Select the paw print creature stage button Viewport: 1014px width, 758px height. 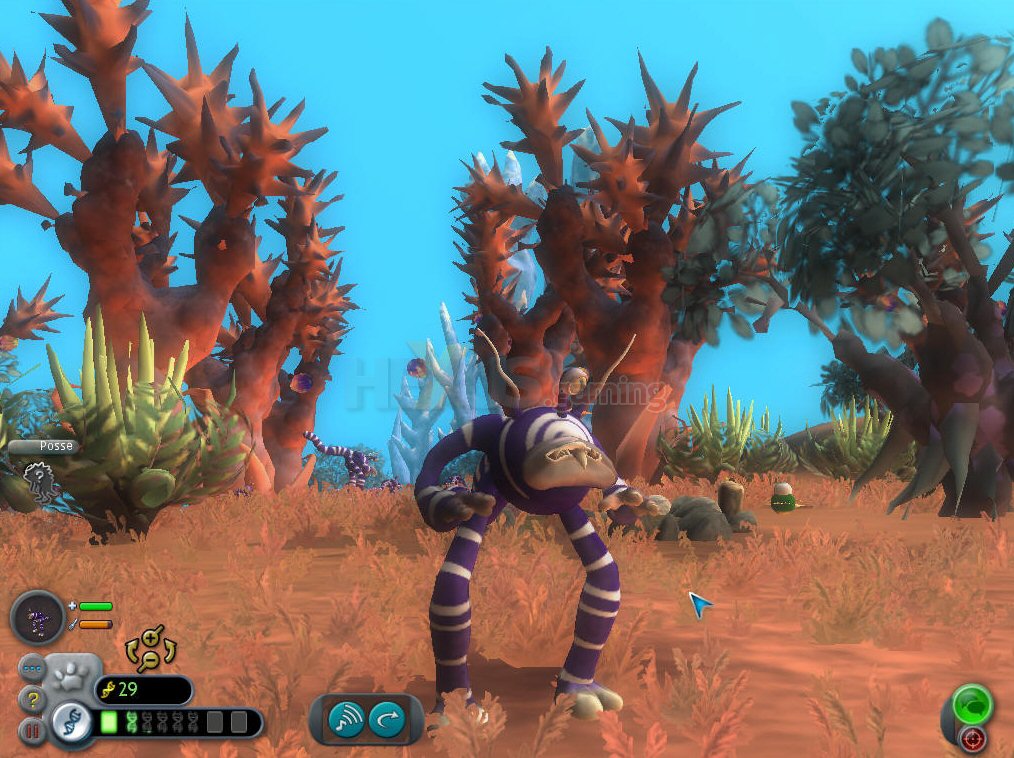point(73,675)
